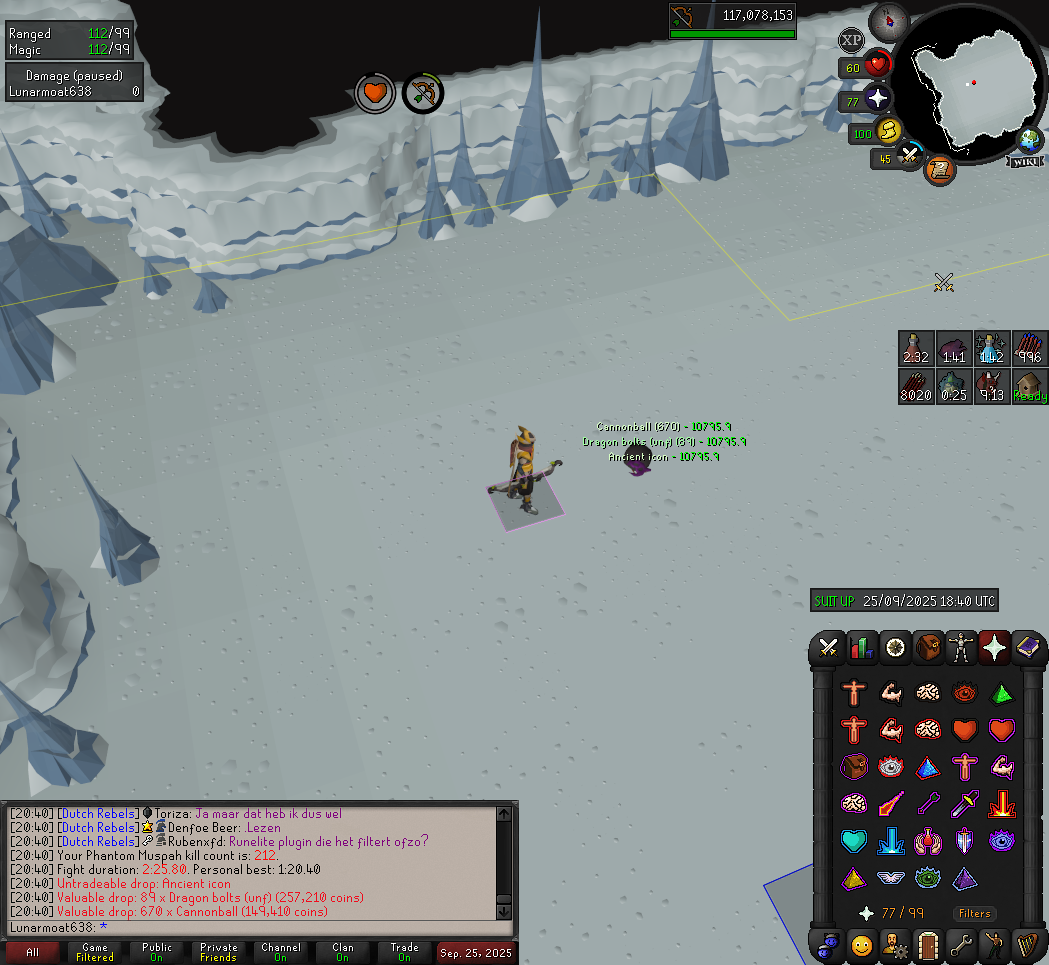This screenshot has height=965, width=1049.
Task: Activate the special attack orb
Action: click(908, 157)
